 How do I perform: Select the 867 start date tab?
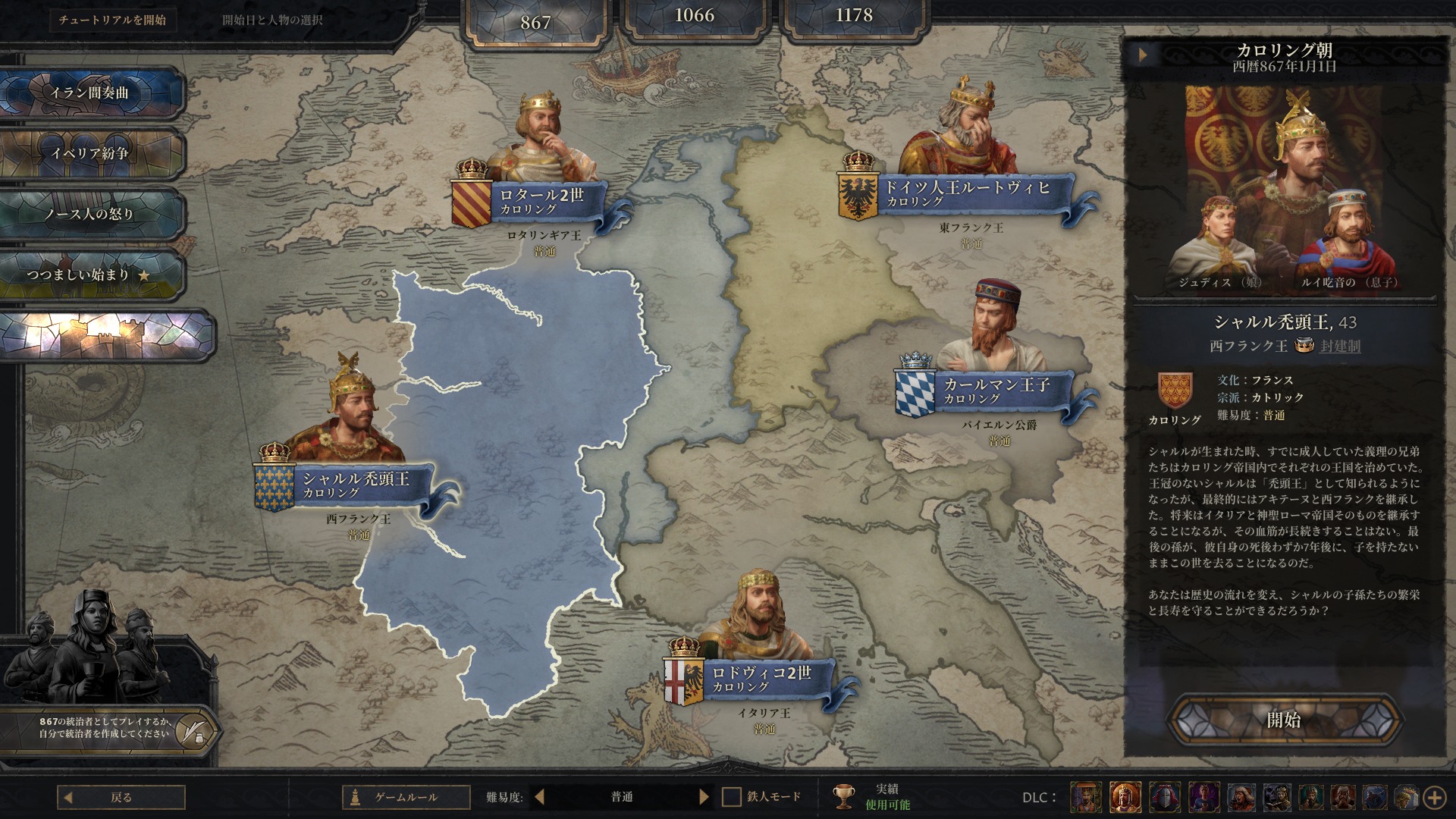[x=535, y=23]
